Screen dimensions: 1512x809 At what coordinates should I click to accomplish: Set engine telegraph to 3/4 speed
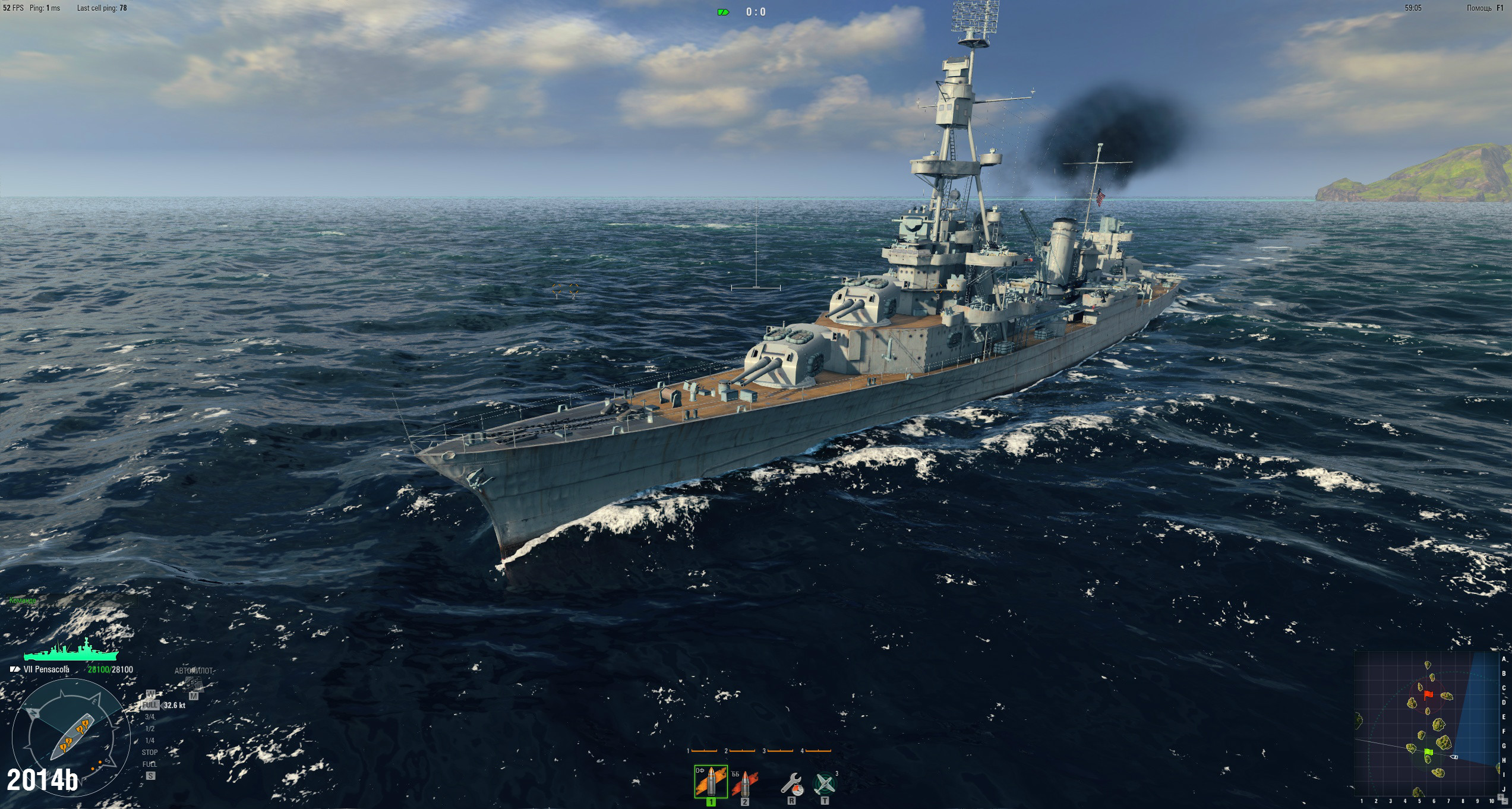[150, 717]
